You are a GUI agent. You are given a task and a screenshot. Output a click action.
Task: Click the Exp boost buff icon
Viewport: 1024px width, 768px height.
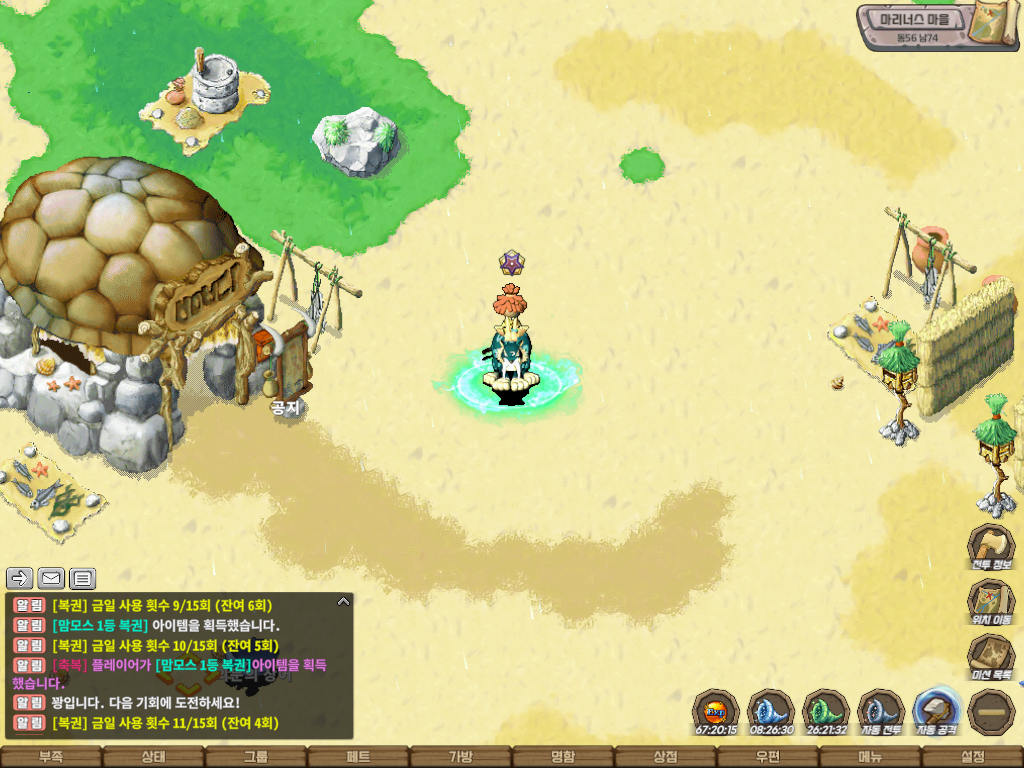(x=716, y=712)
